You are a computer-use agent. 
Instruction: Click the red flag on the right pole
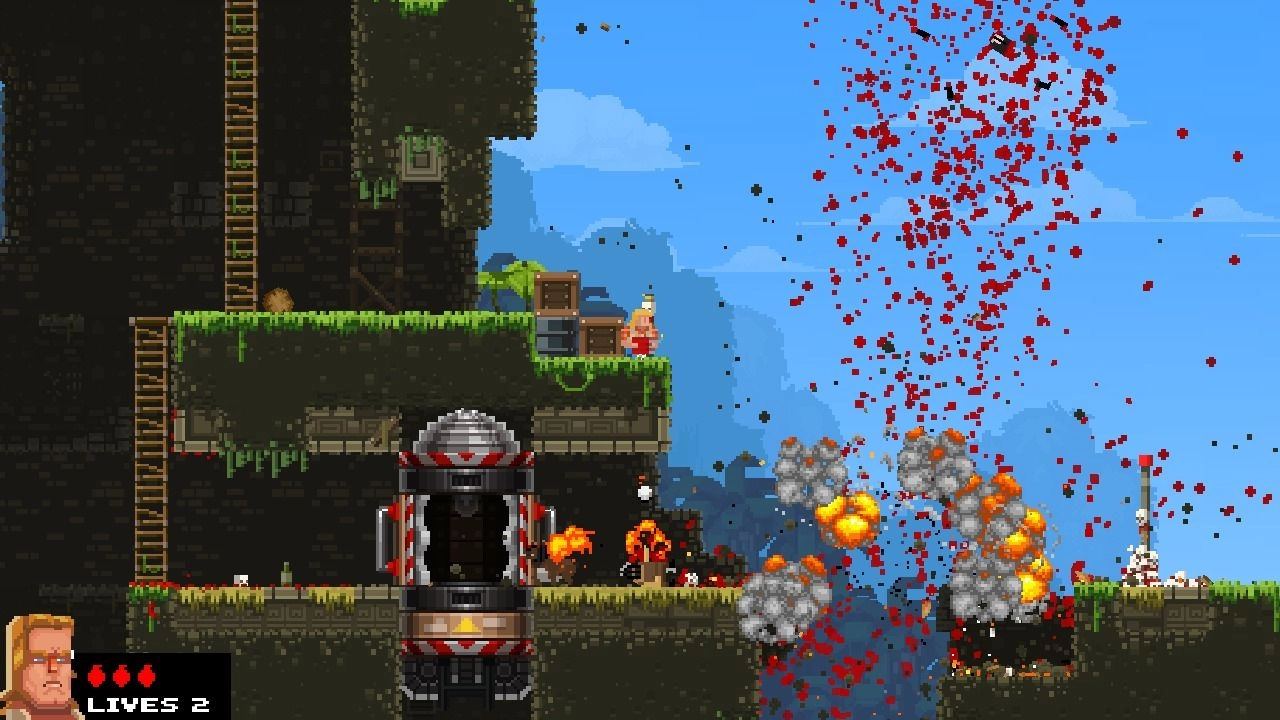click(1144, 458)
